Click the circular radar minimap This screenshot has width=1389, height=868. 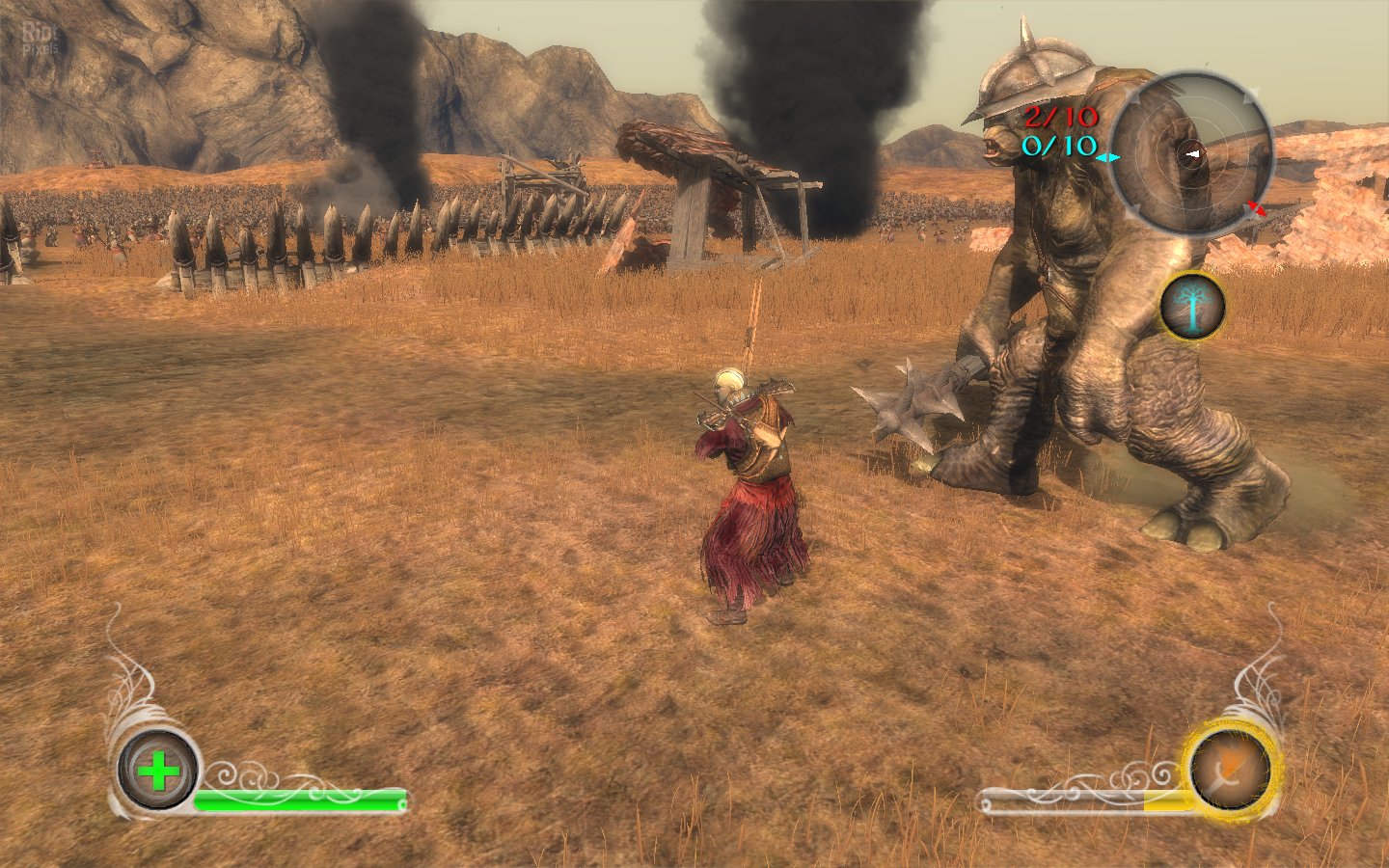(1190, 153)
